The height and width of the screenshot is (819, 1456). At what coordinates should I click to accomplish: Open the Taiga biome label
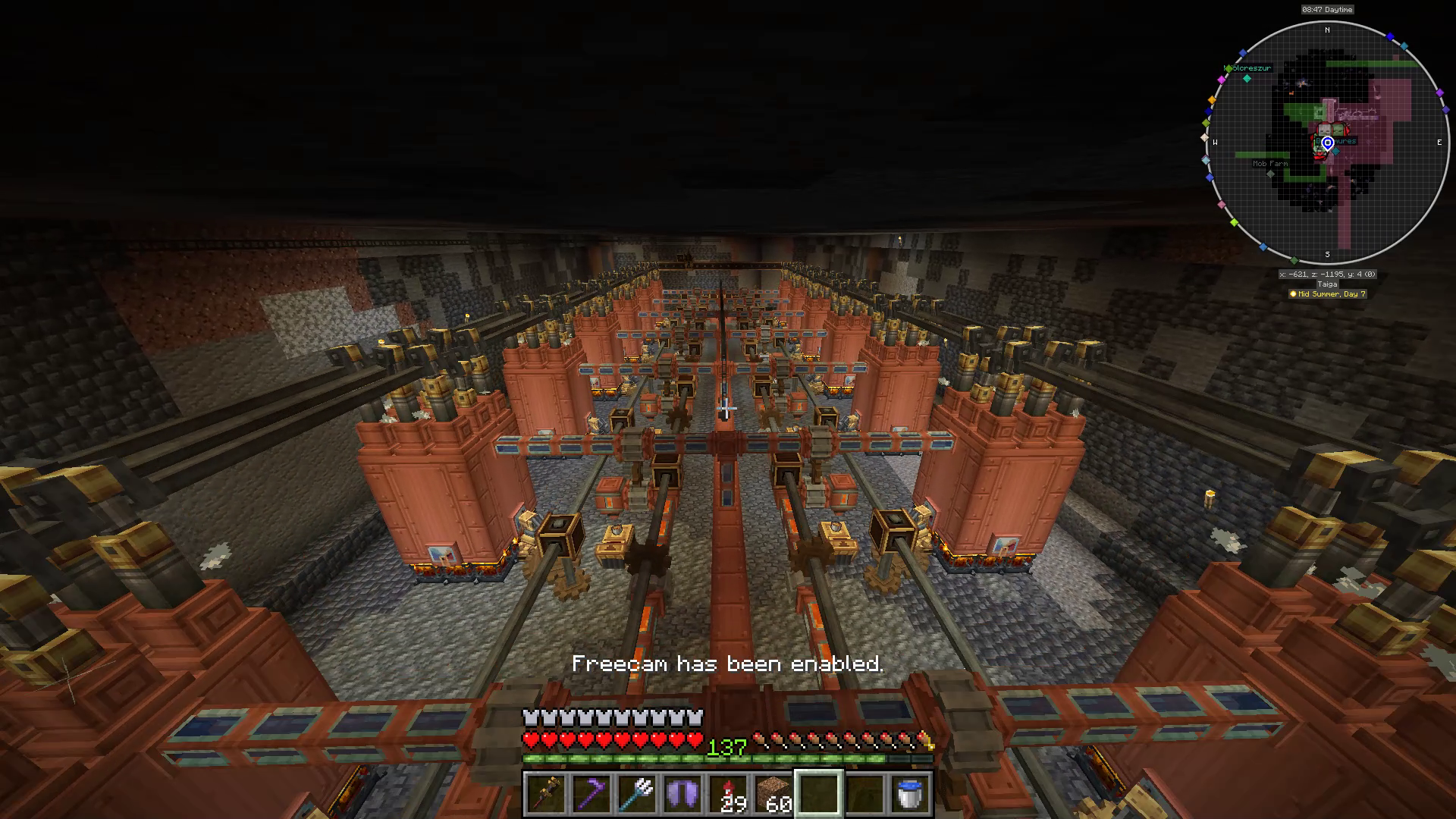pos(1327,284)
